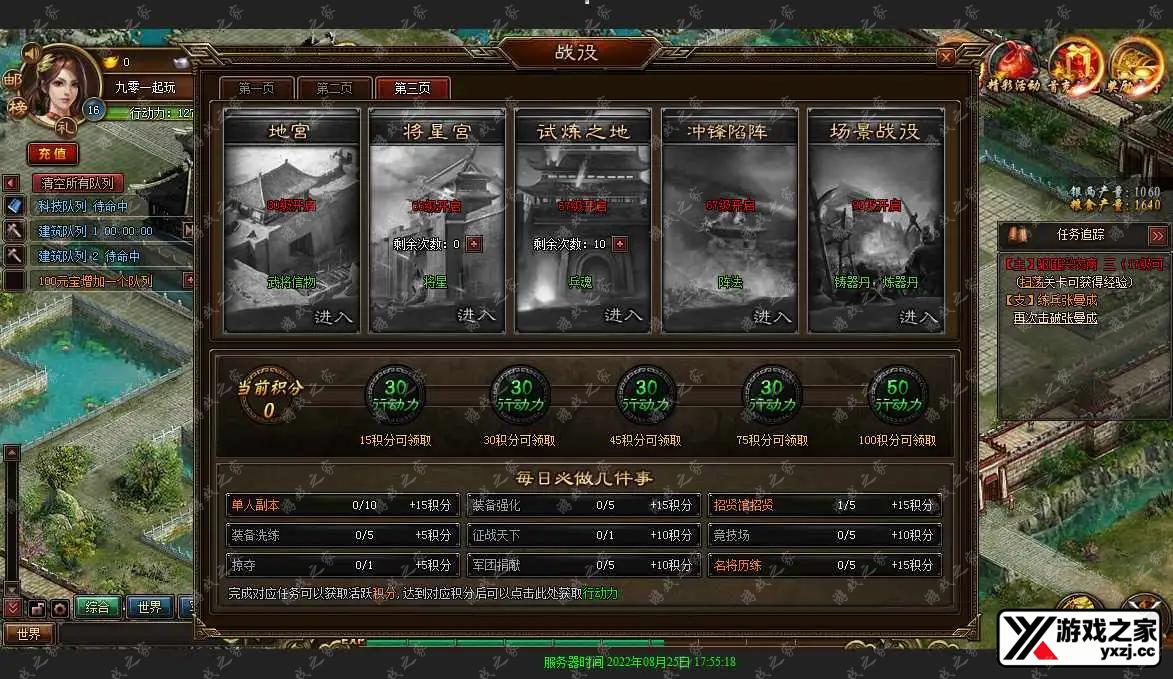Switch to the 第一页 tab
The image size is (1173, 679).
[256, 88]
